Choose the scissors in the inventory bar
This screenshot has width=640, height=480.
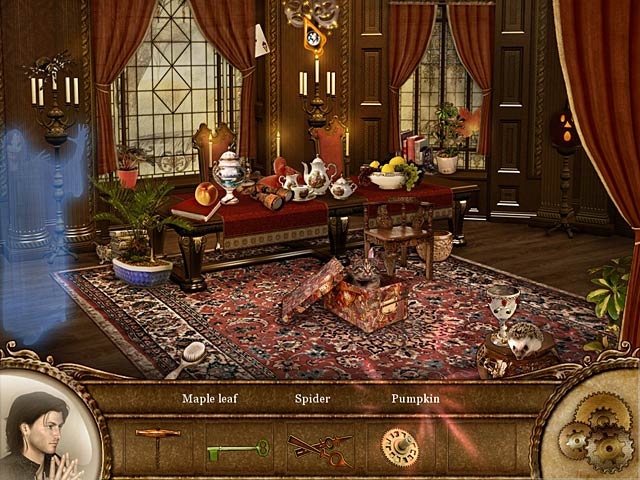[x=319, y=446]
